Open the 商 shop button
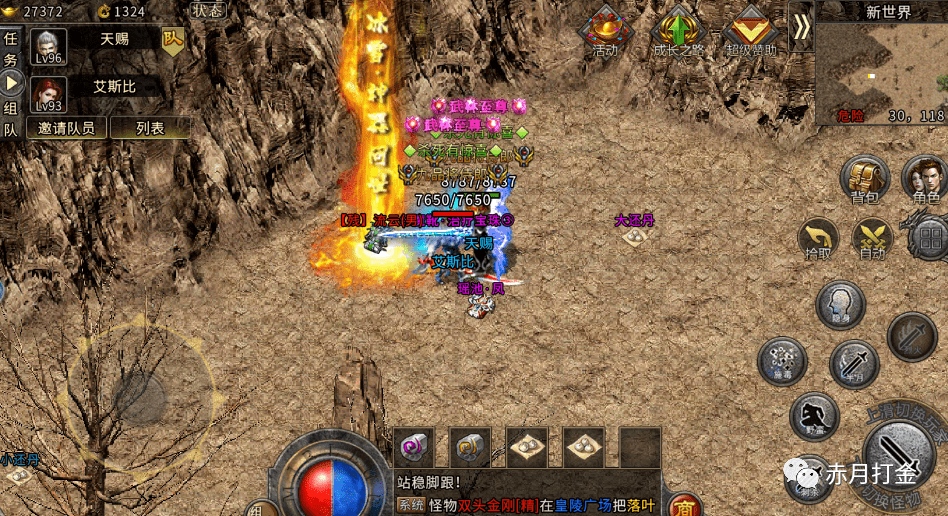Screen dimensions: 948x516 click(x=684, y=505)
